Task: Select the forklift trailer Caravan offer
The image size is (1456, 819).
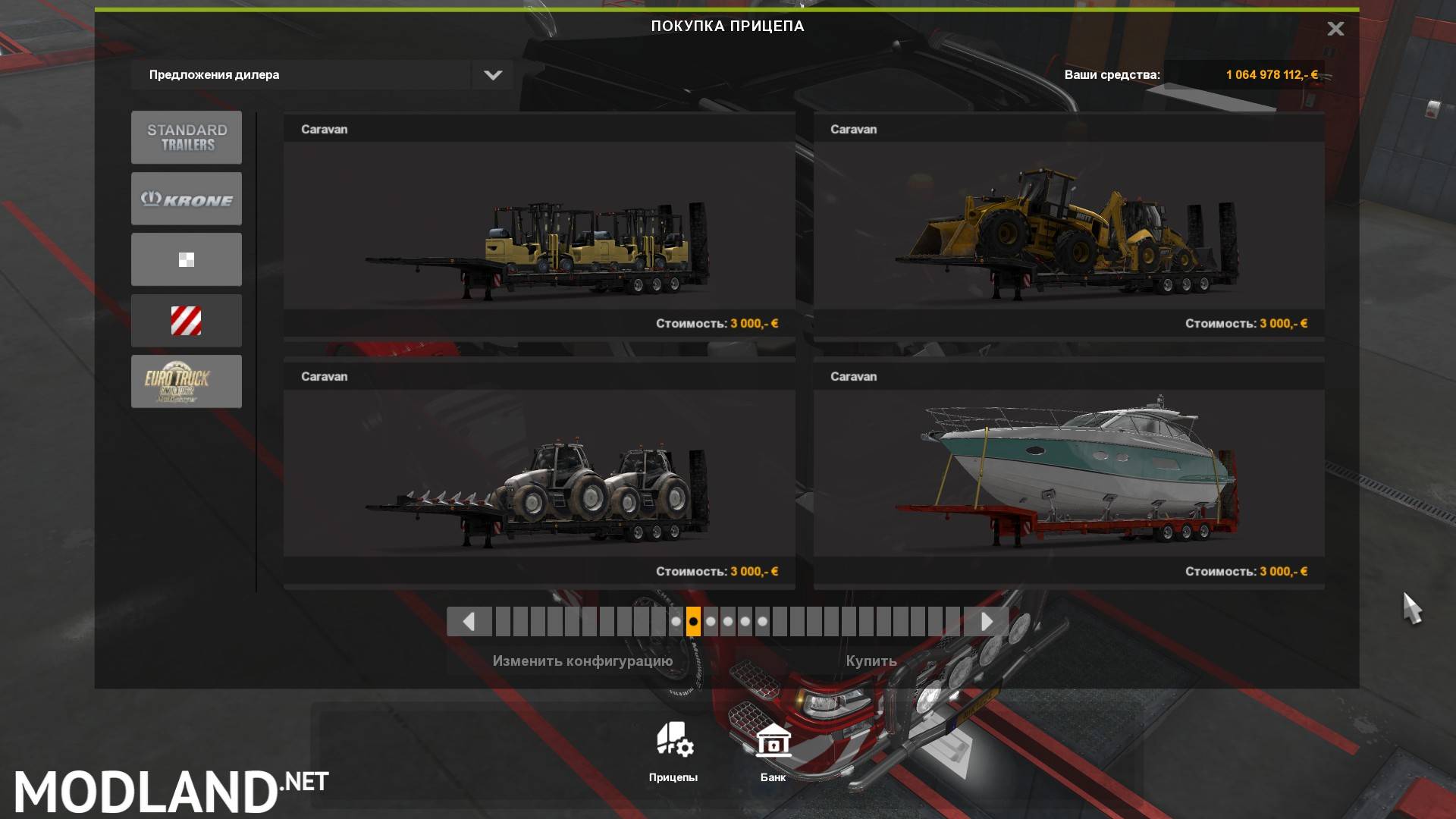Action: [x=538, y=224]
